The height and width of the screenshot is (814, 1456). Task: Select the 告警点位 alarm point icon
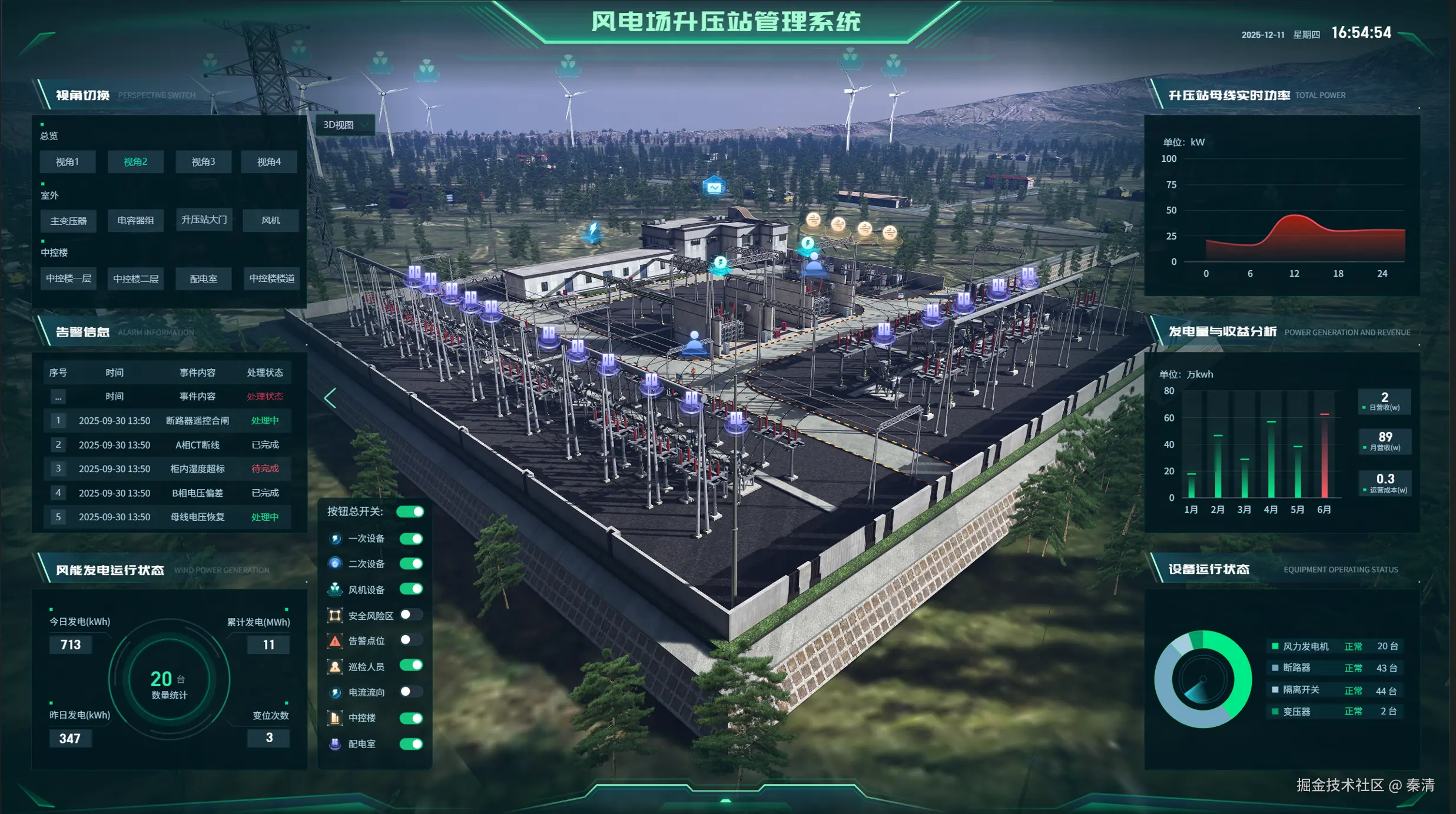click(336, 640)
